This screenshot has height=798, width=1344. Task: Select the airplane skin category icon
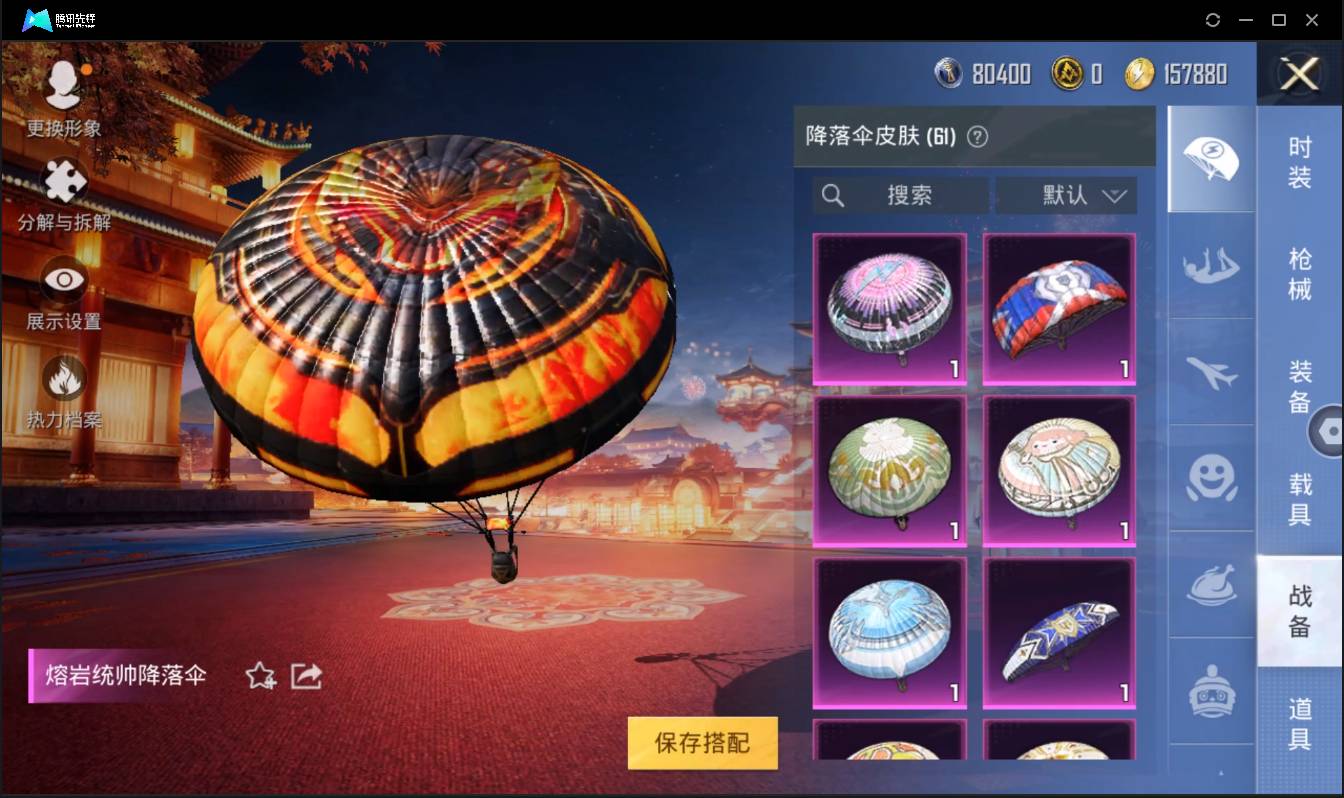click(1211, 373)
